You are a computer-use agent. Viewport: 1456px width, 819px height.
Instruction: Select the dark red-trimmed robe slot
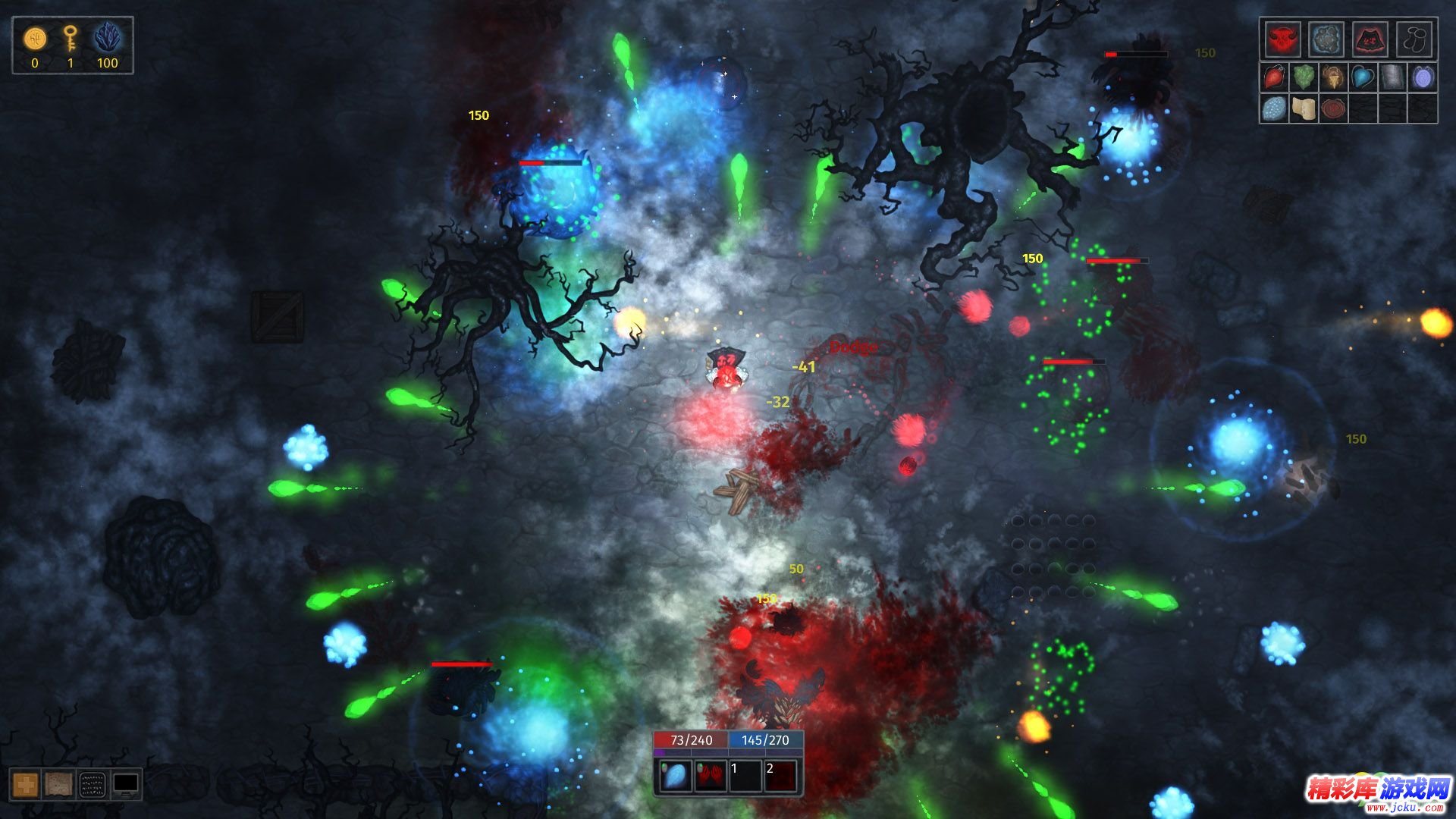1370,39
